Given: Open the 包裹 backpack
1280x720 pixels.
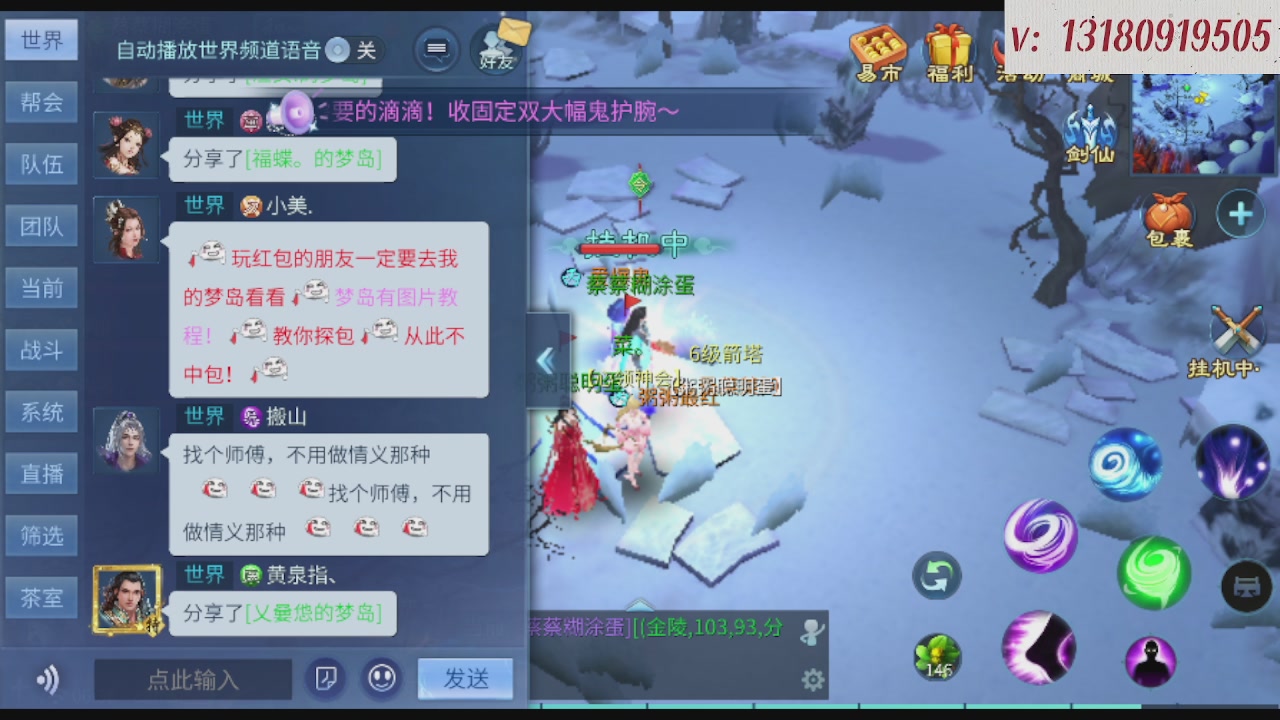Looking at the screenshot, I should point(1170,213).
